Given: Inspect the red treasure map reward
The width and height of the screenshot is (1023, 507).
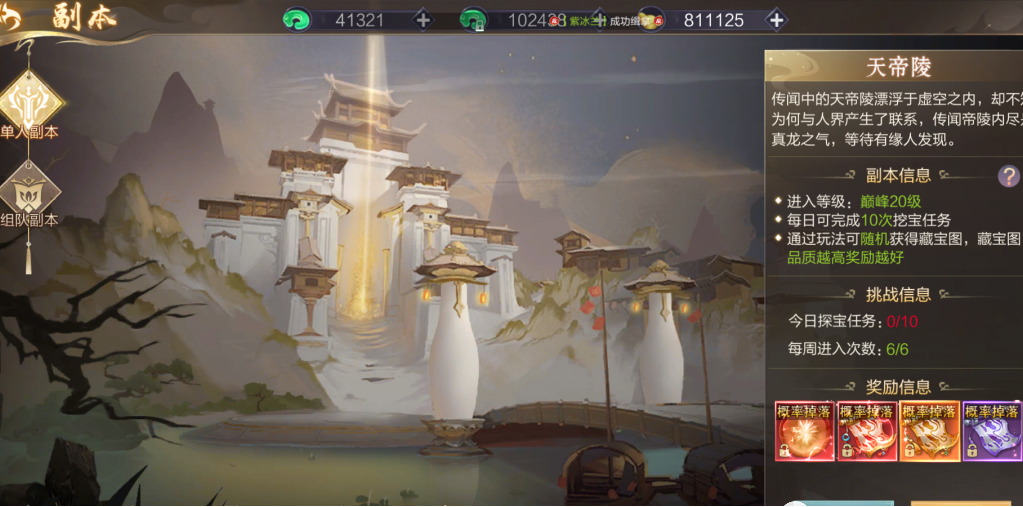Looking at the screenshot, I should coord(867,431).
